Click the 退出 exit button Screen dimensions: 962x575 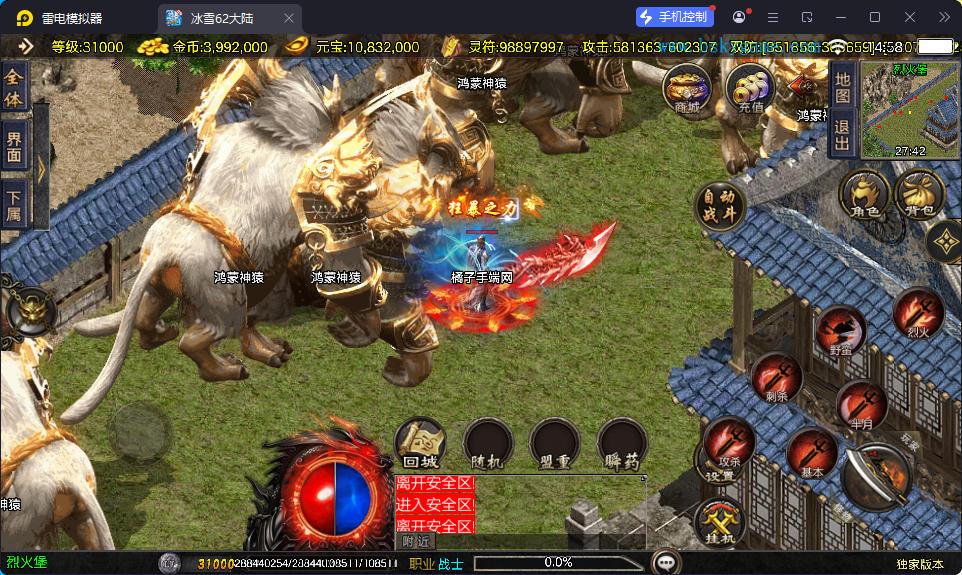pyautogui.click(x=842, y=135)
